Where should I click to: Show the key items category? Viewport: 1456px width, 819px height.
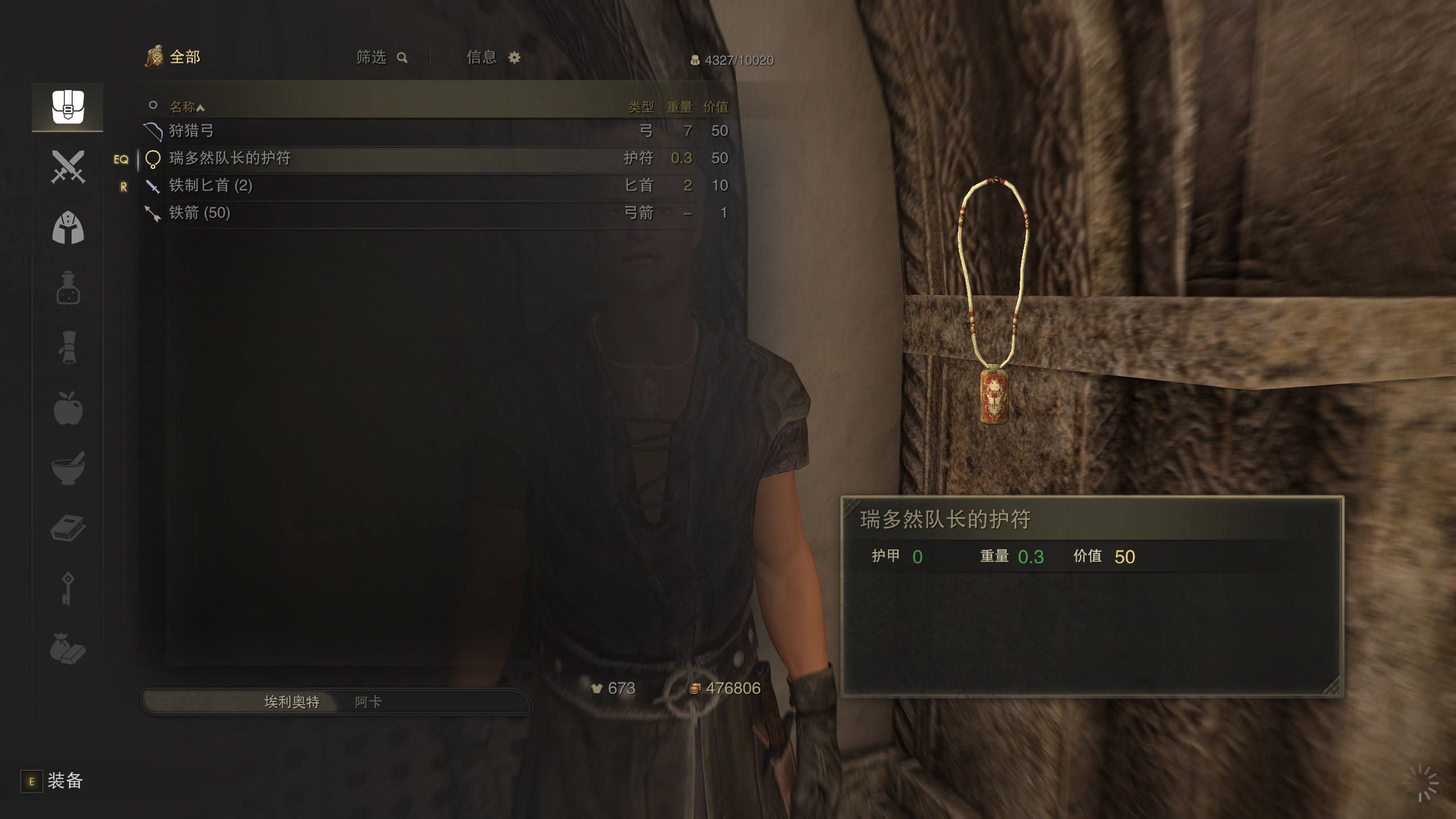[68, 589]
